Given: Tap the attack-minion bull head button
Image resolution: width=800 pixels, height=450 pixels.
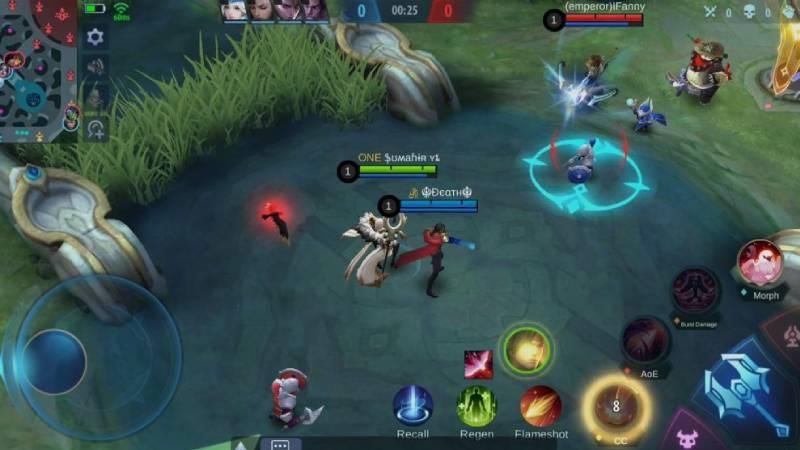Looking at the screenshot, I should tap(688, 436).
